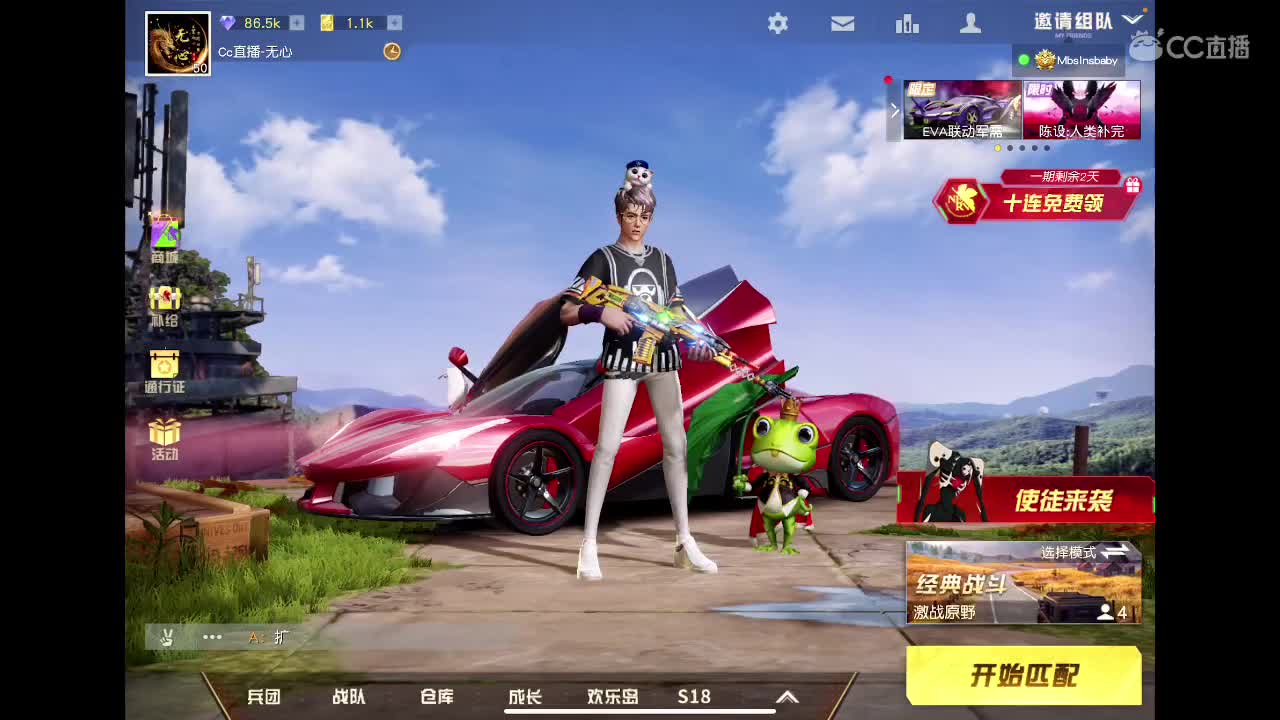Screen dimensions: 1280x720
Task: Toggle the voice microphone on
Action: click(x=166, y=637)
